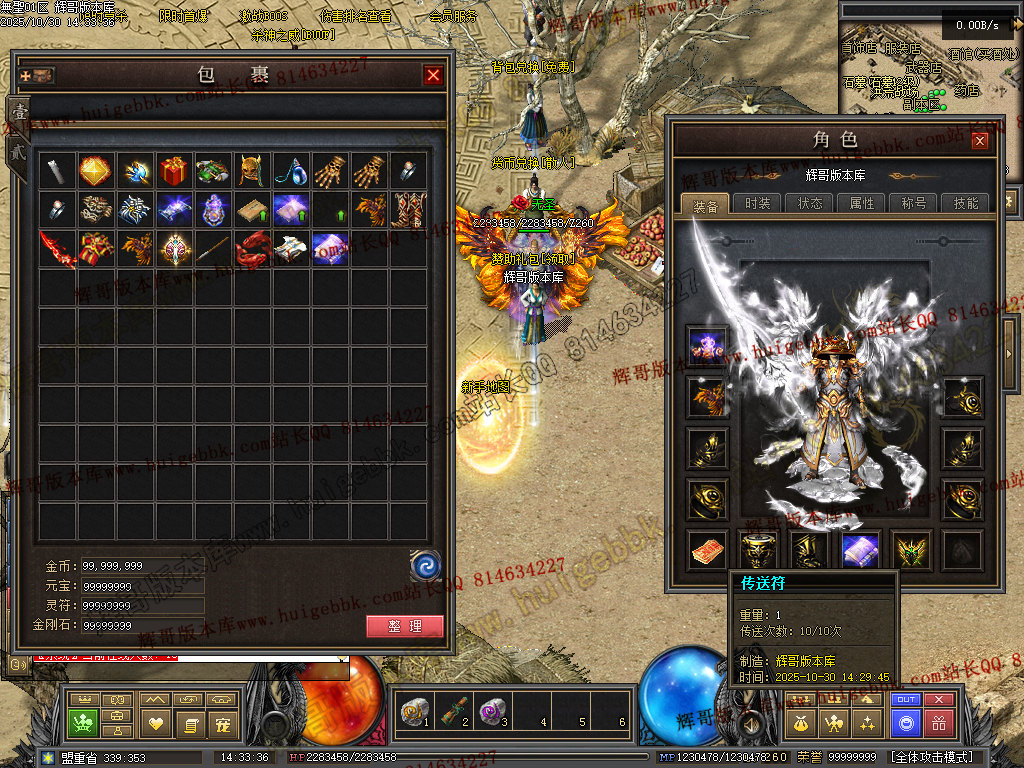Open the 状态 tab

[x=810, y=203]
